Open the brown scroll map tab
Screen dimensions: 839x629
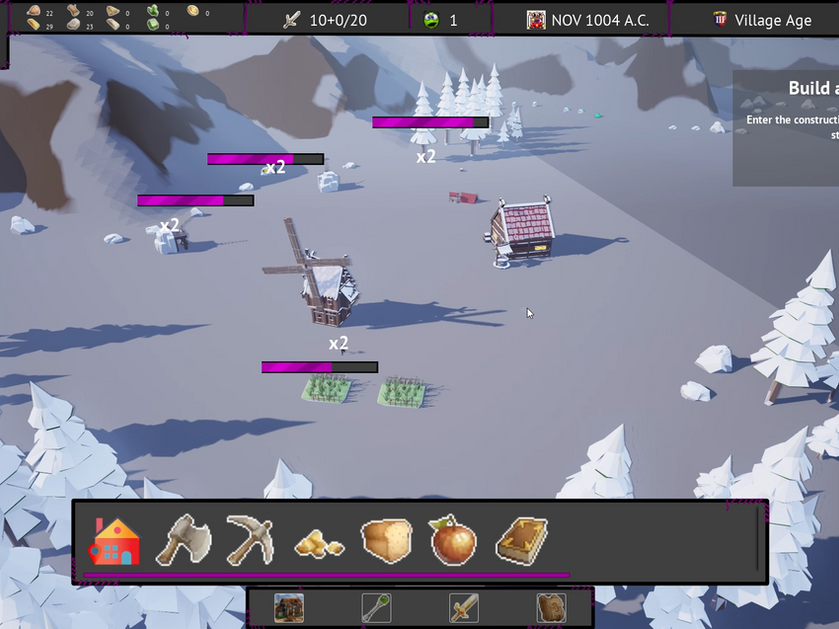551,607
